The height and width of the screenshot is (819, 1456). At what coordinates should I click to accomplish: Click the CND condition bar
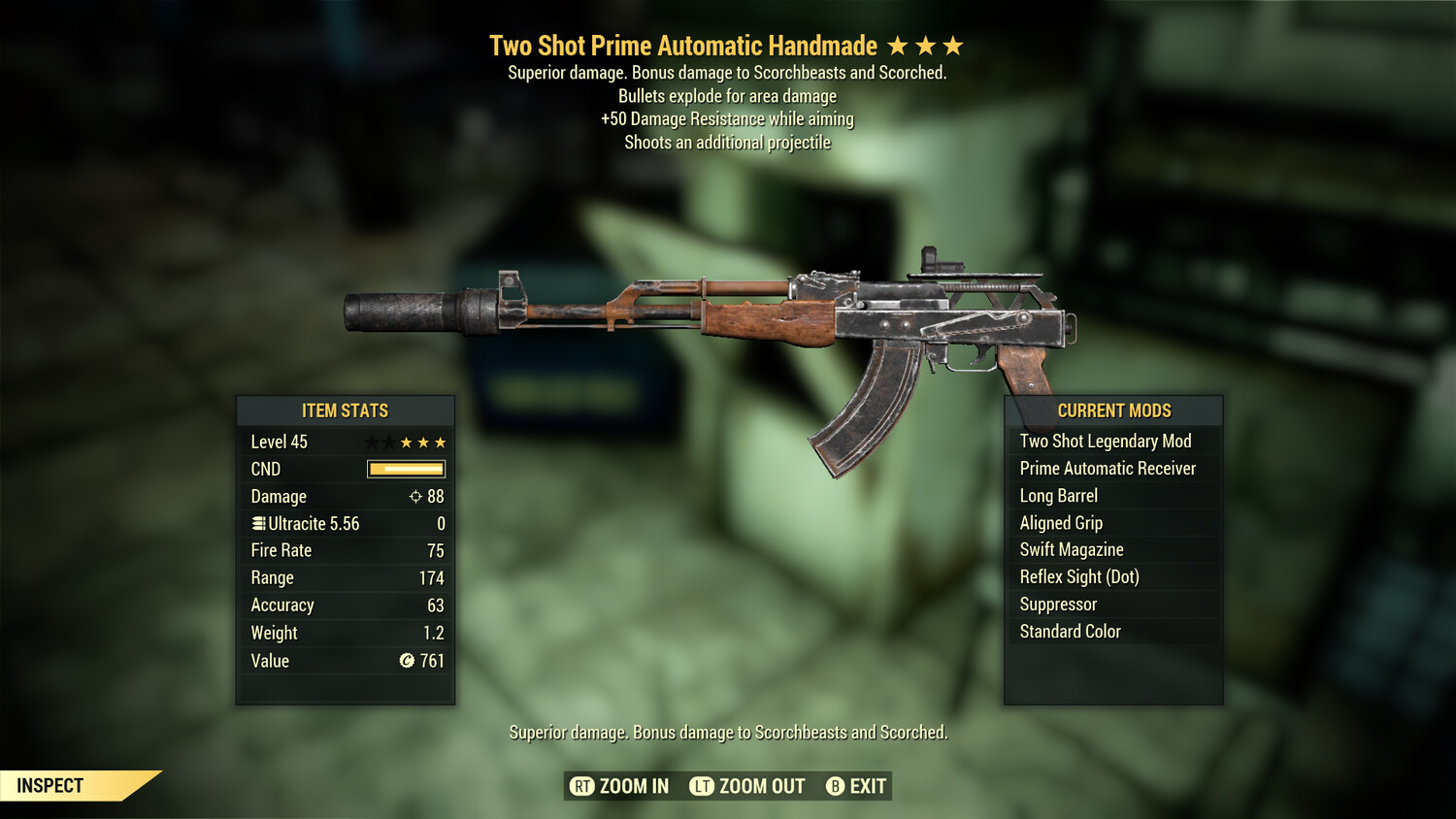(x=405, y=469)
